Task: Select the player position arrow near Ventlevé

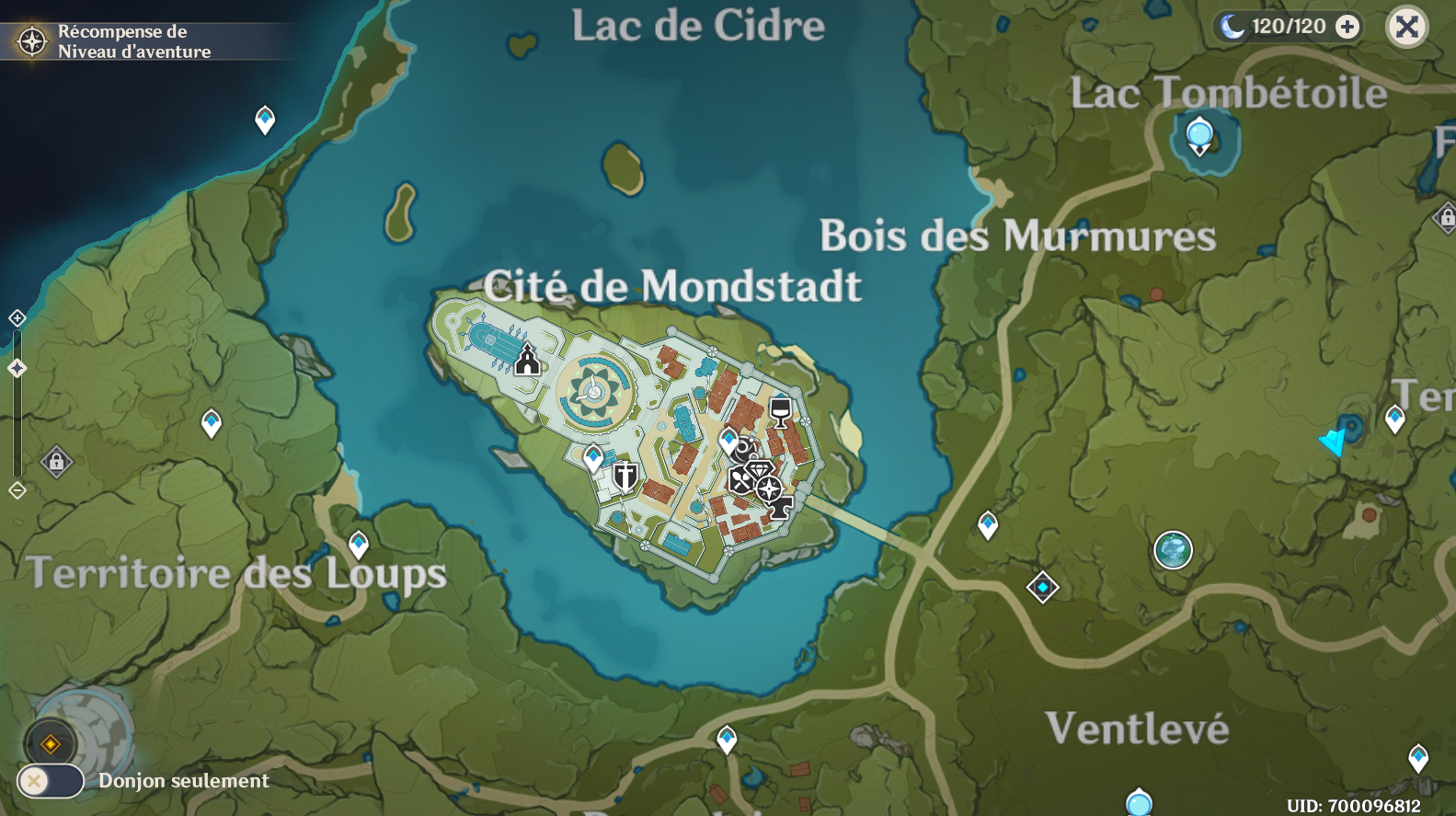Action: coord(1332,443)
